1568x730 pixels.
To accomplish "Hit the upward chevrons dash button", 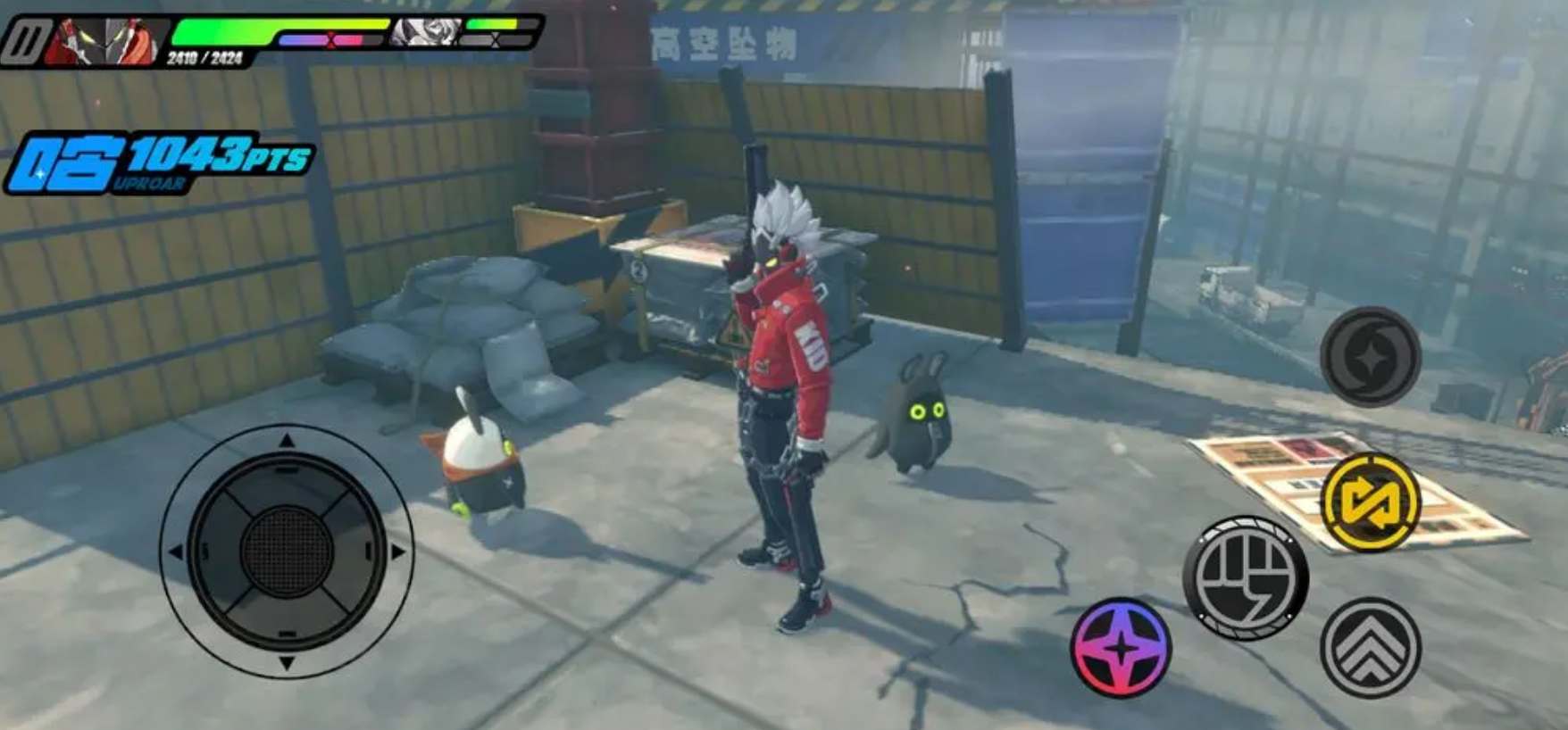I will tap(1370, 647).
